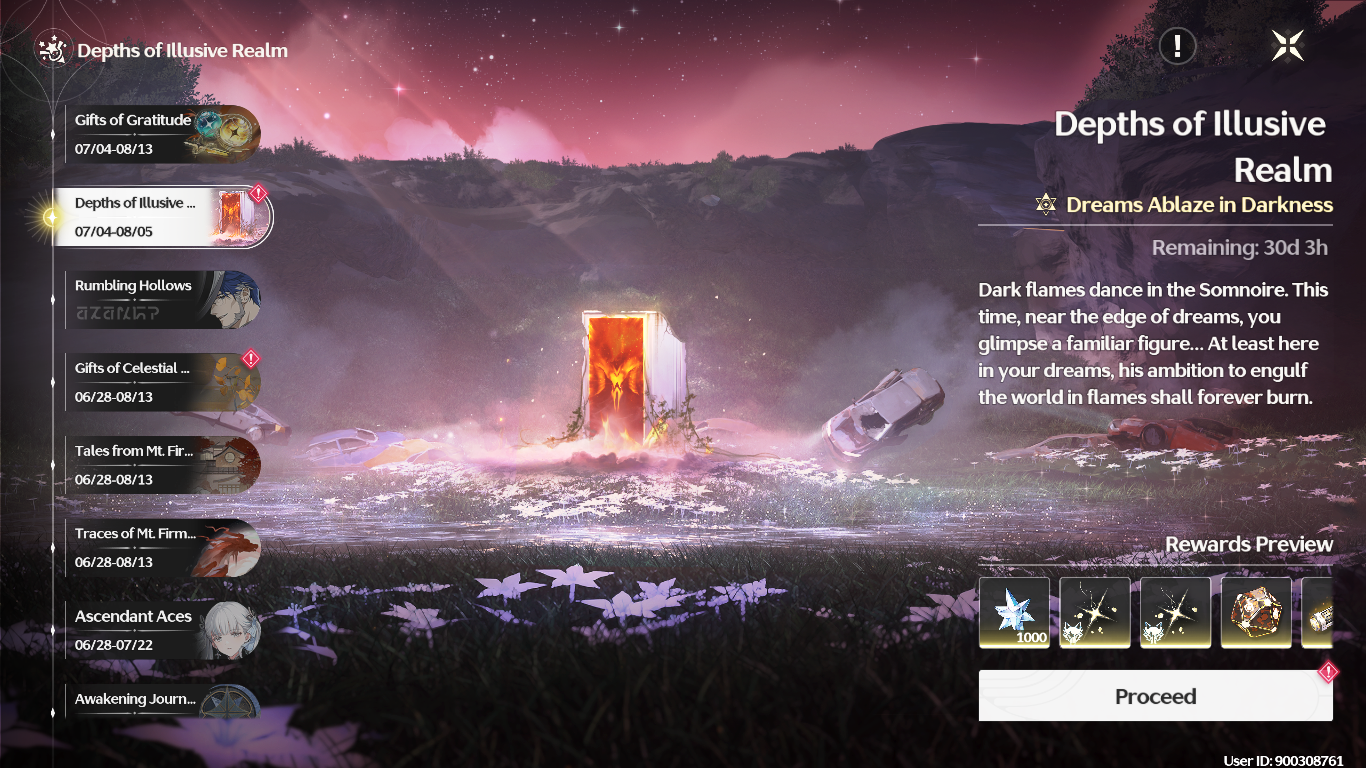Open the Ascendant Aces event
The height and width of the screenshot is (768, 1366).
point(160,630)
